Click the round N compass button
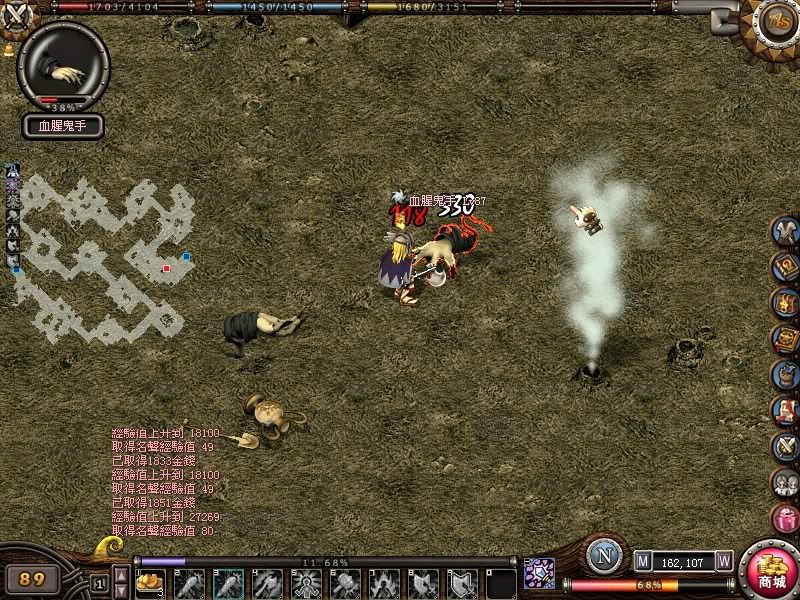 (x=603, y=556)
